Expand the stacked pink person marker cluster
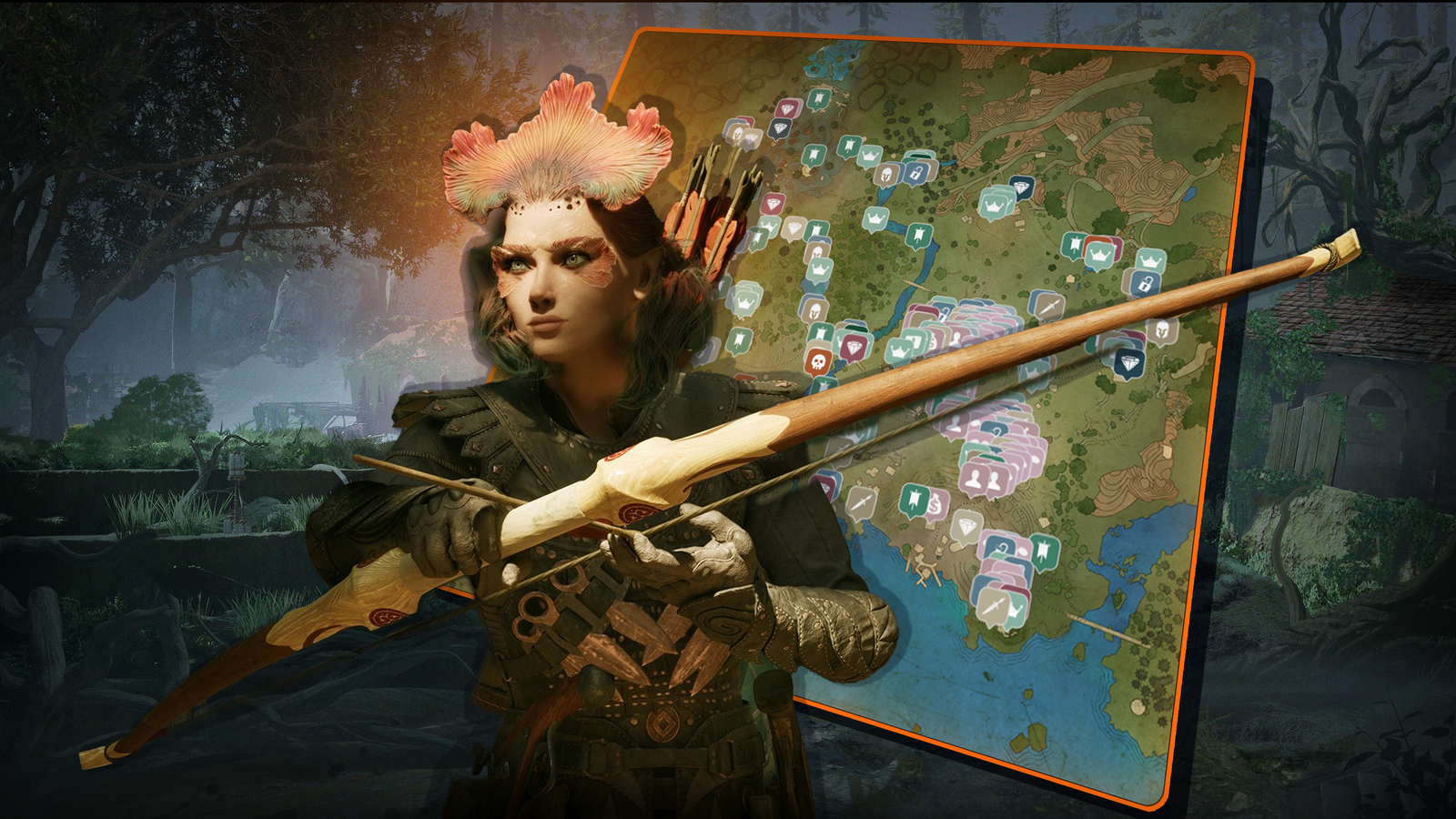The width and height of the screenshot is (1456, 819). tap(976, 475)
